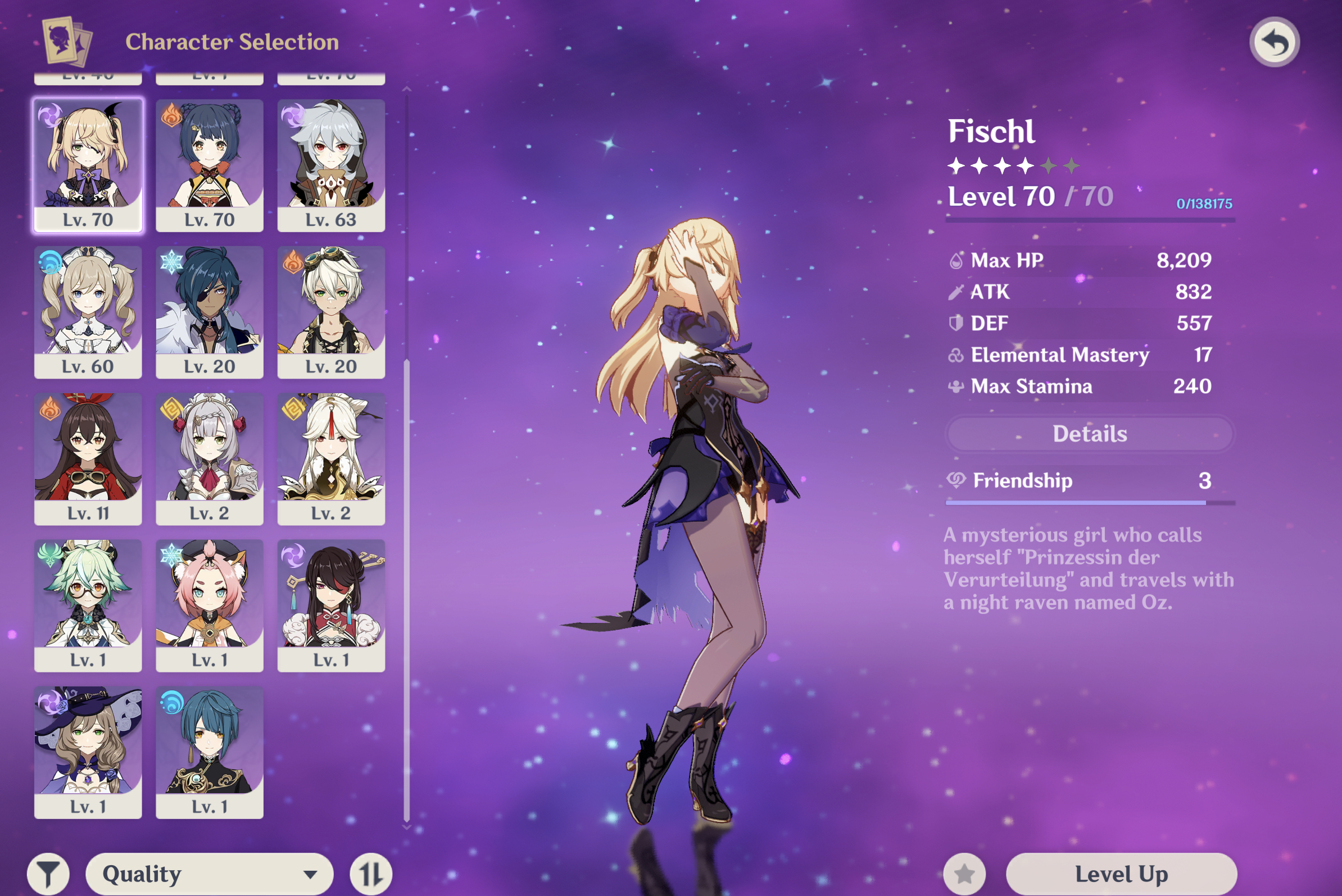Toggle the star favorite button
Viewport: 1342px width, 896px height.
tap(964, 873)
